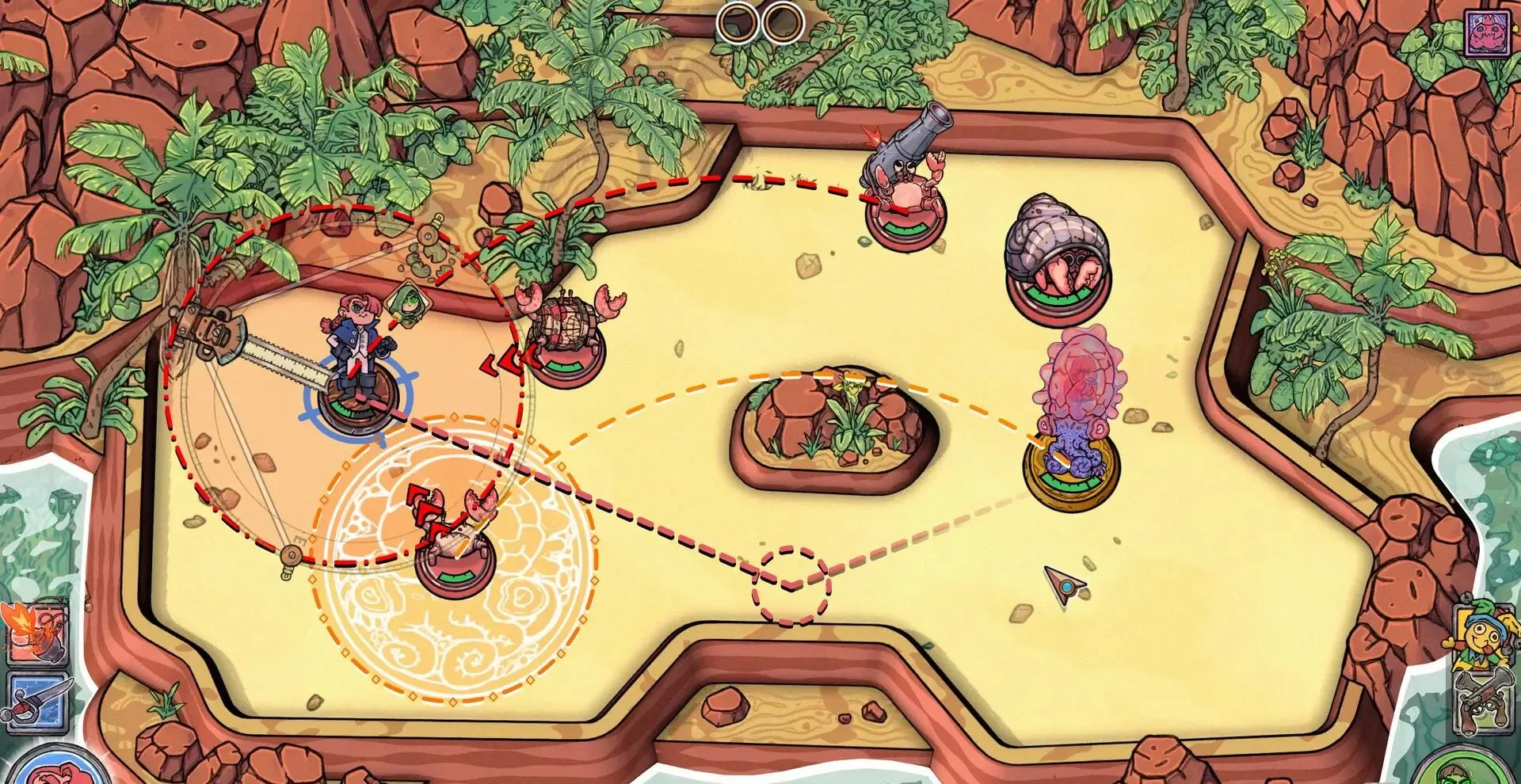1521x784 pixels.
Task: Open the pink monster icon panel
Action: click(x=1491, y=33)
